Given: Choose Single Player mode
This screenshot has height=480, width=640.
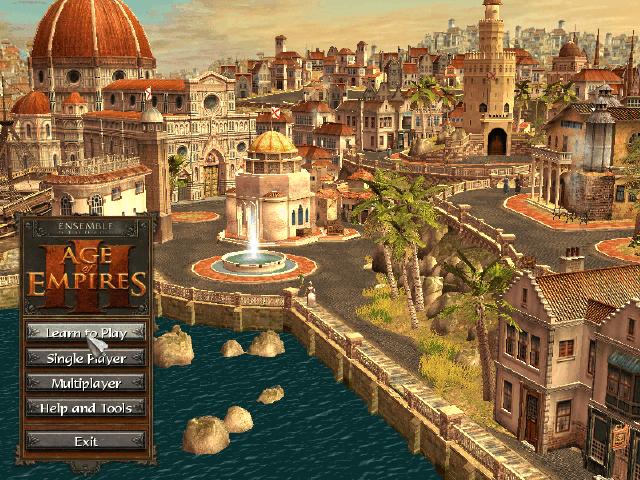Looking at the screenshot, I should click(x=85, y=357).
